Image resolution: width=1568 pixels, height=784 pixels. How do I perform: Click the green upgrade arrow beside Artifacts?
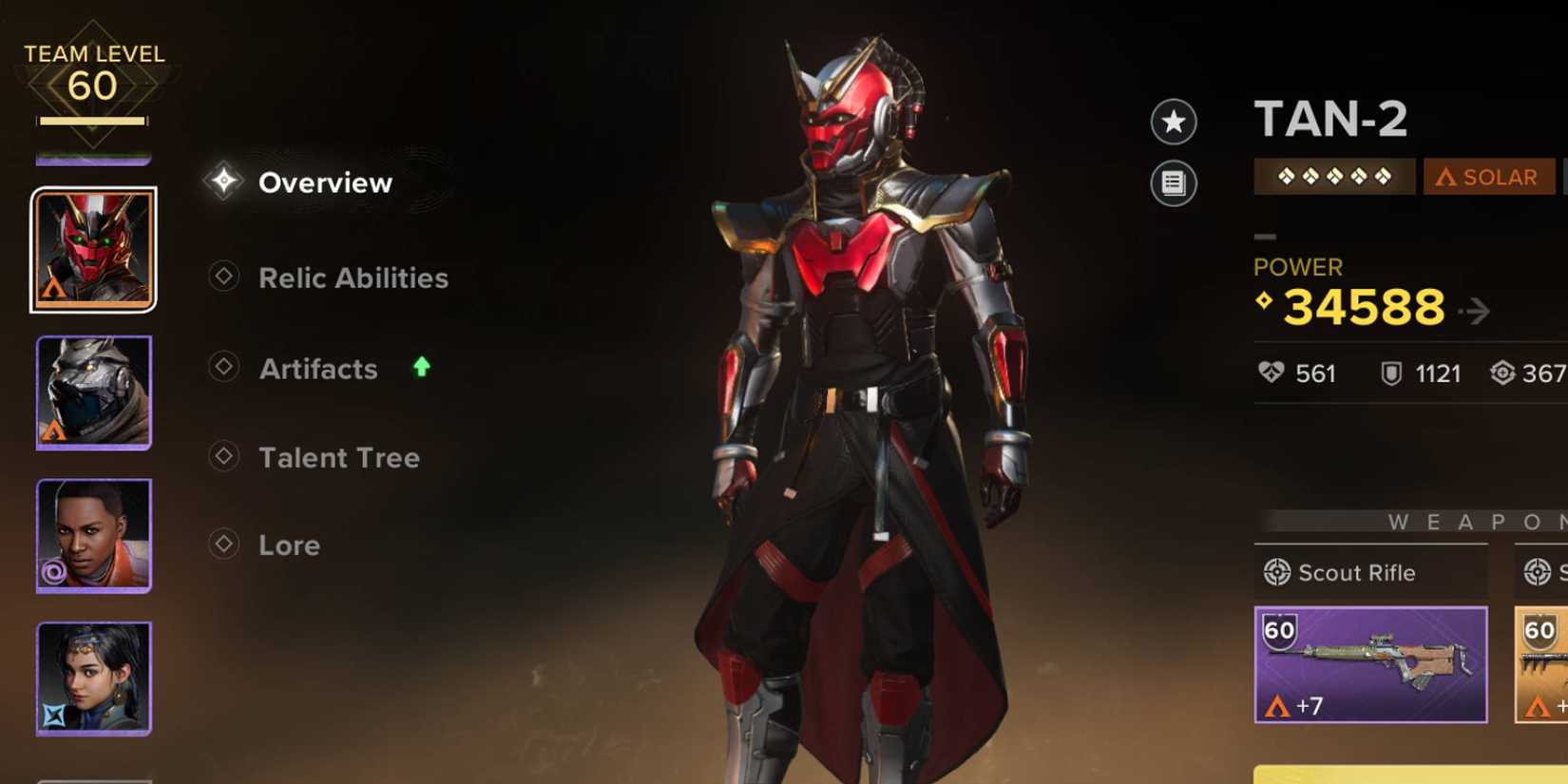[x=419, y=367]
